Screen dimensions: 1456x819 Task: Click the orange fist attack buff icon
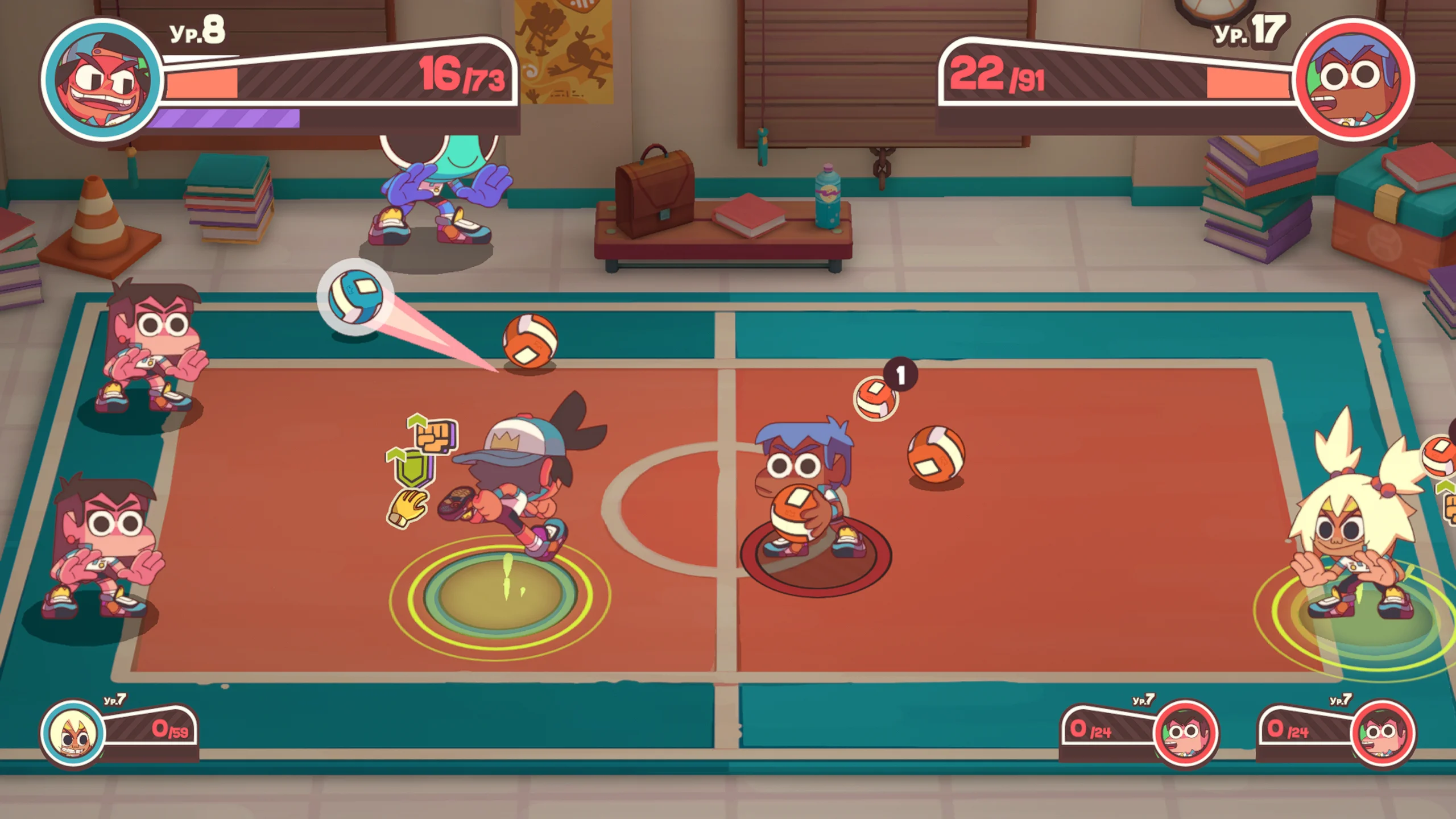pyautogui.click(x=435, y=435)
